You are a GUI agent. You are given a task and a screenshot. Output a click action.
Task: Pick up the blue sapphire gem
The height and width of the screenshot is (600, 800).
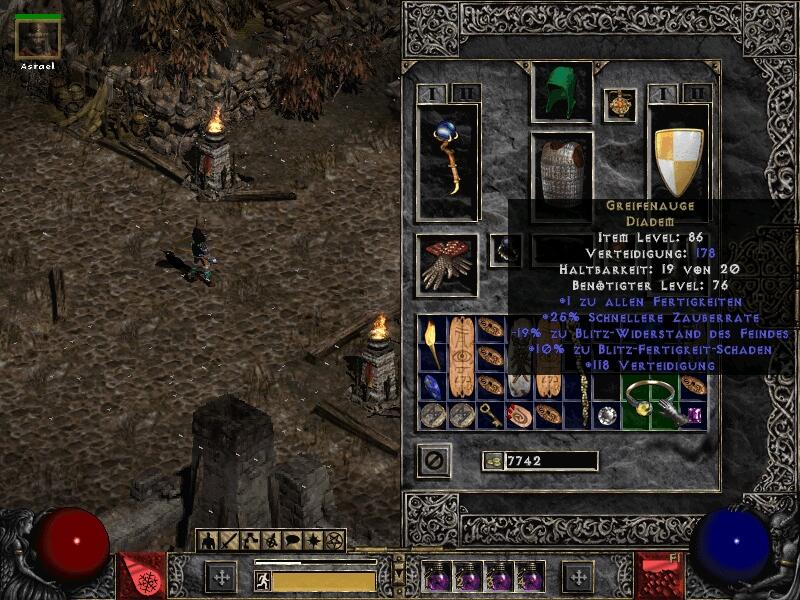tap(432, 386)
